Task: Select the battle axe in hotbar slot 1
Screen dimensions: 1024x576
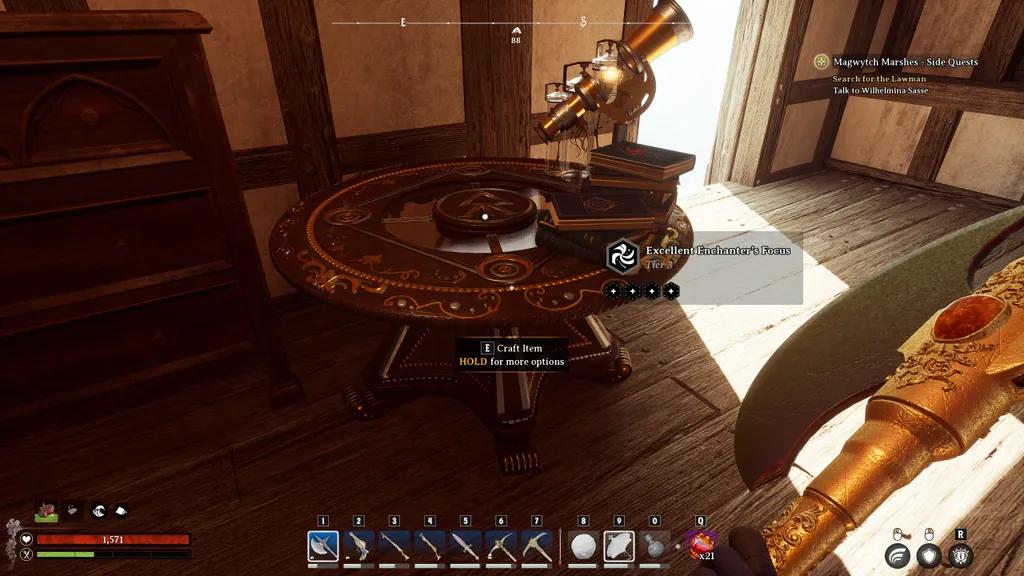Action: pyautogui.click(x=323, y=546)
